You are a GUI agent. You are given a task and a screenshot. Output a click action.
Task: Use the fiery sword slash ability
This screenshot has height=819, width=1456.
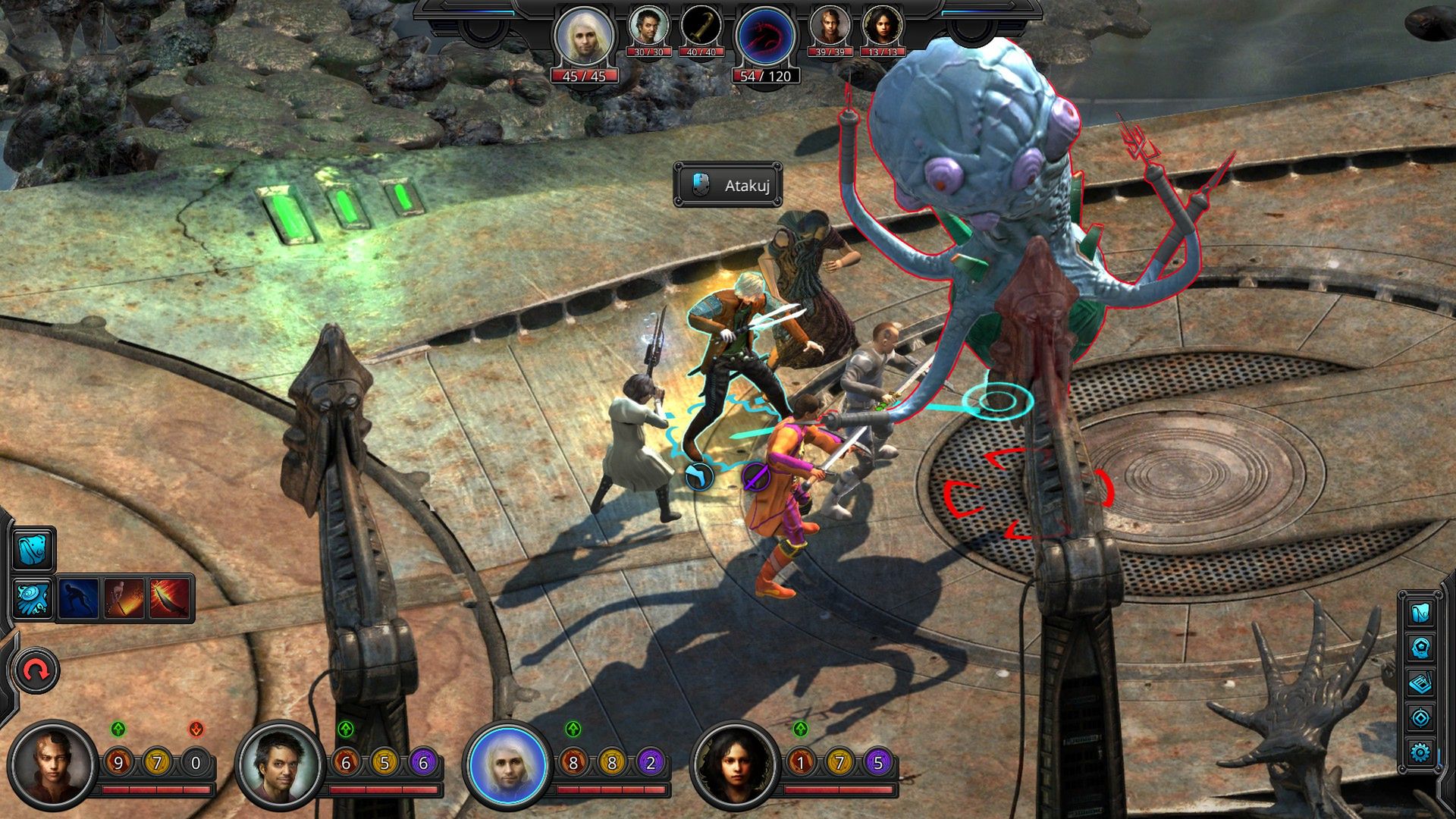click(x=124, y=598)
